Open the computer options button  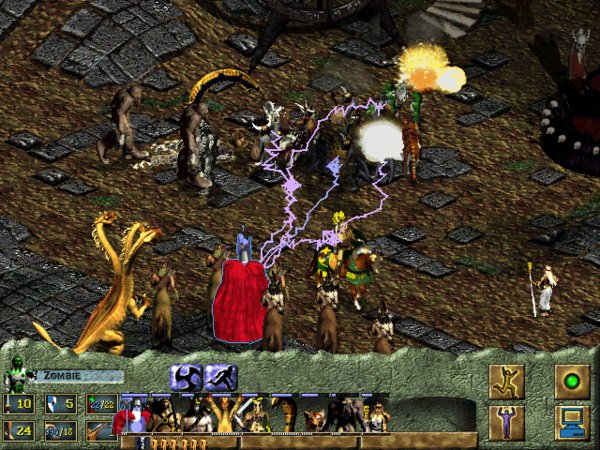[x=572, y=421]
